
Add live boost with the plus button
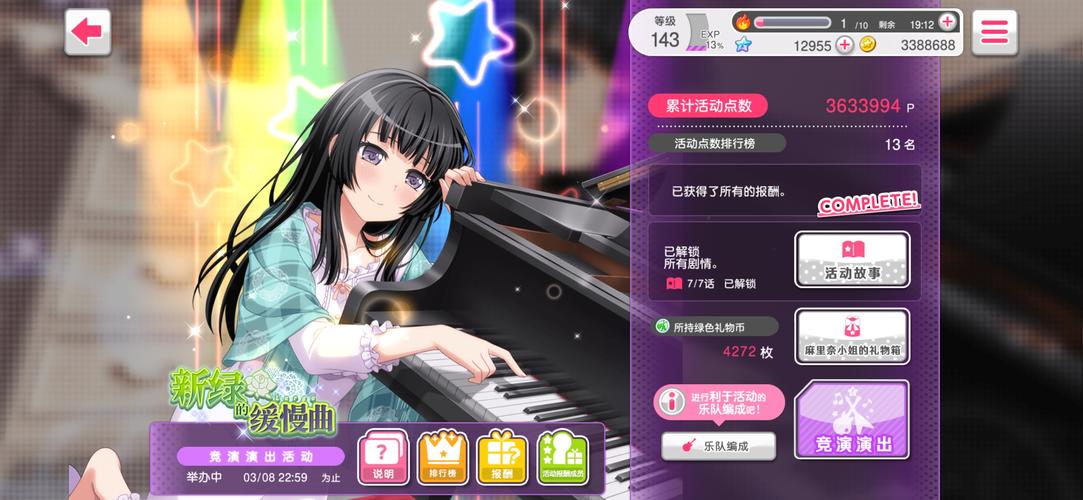click(947, 22)
